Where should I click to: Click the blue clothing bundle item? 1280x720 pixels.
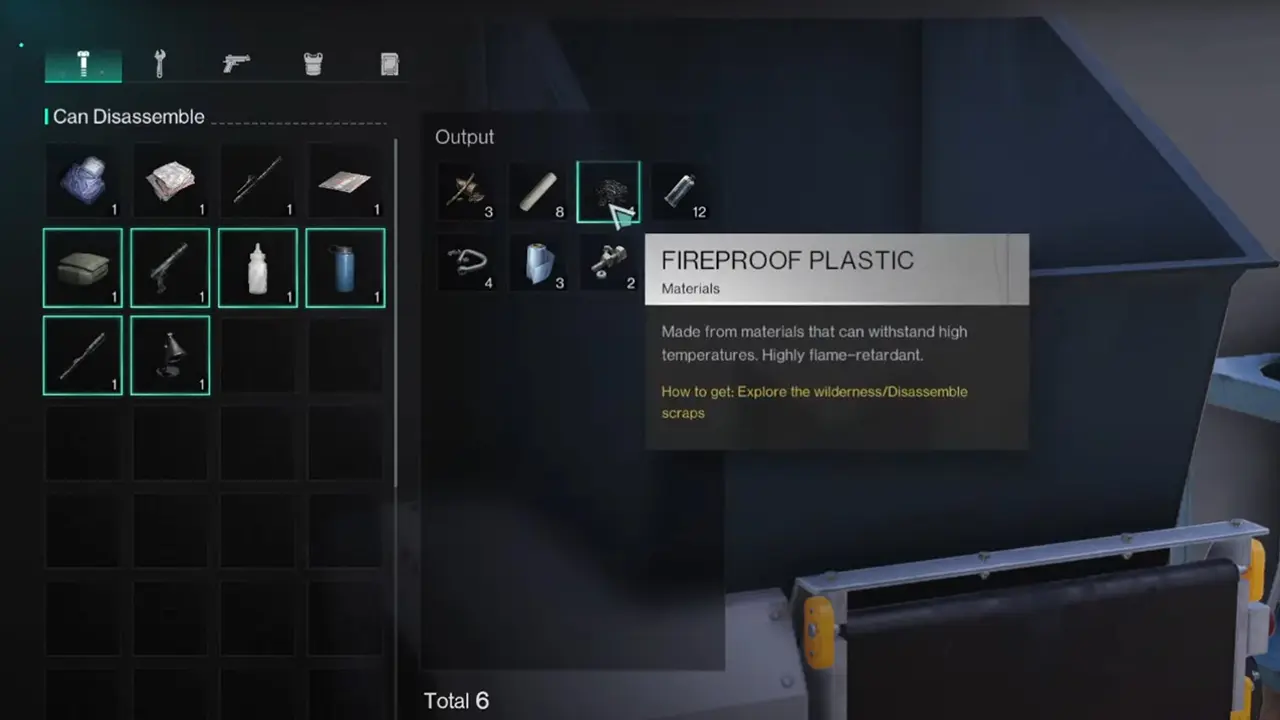coord(83,180)
